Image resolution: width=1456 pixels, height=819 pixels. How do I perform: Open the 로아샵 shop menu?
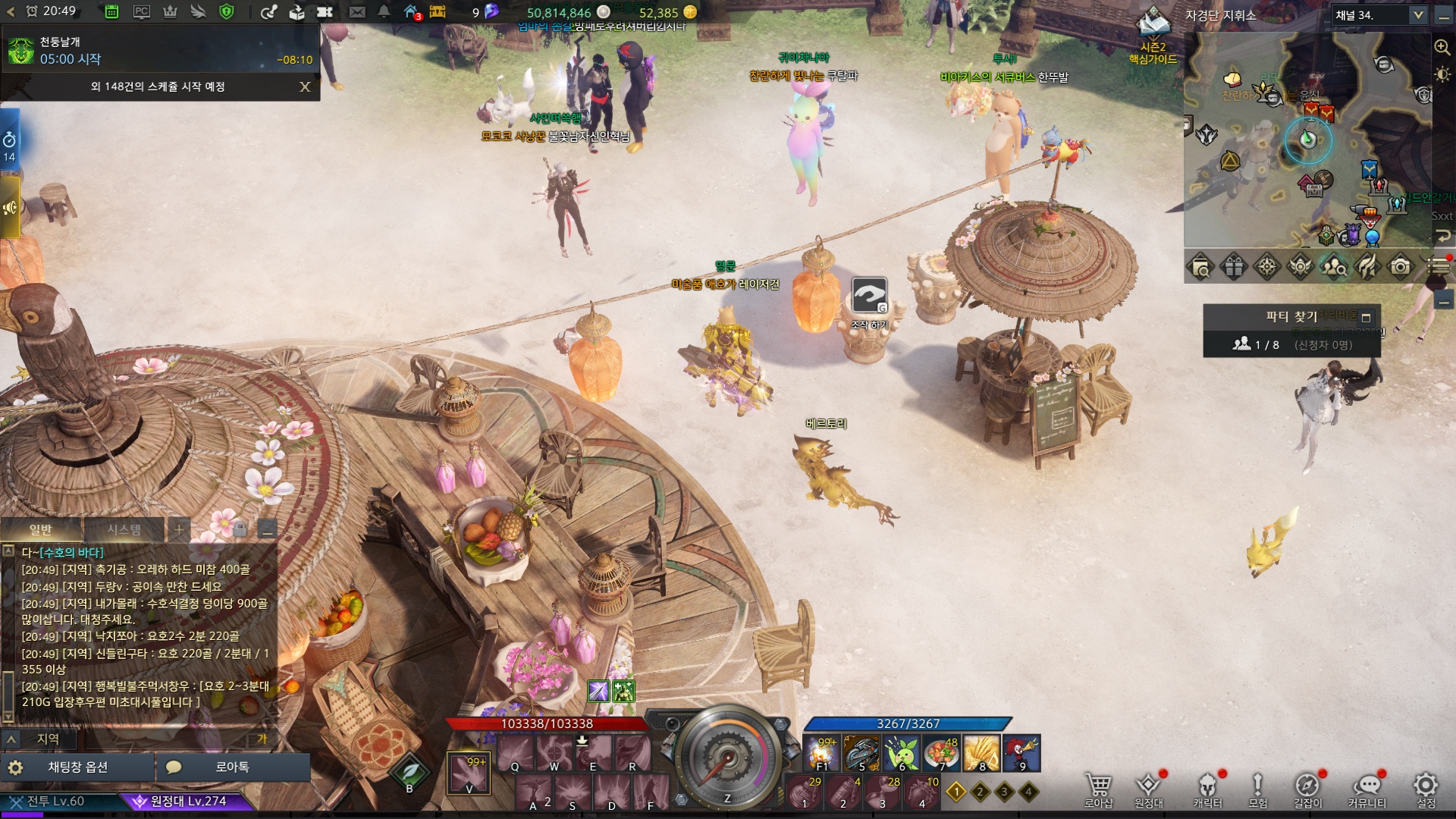click(x=1098, y=789)
